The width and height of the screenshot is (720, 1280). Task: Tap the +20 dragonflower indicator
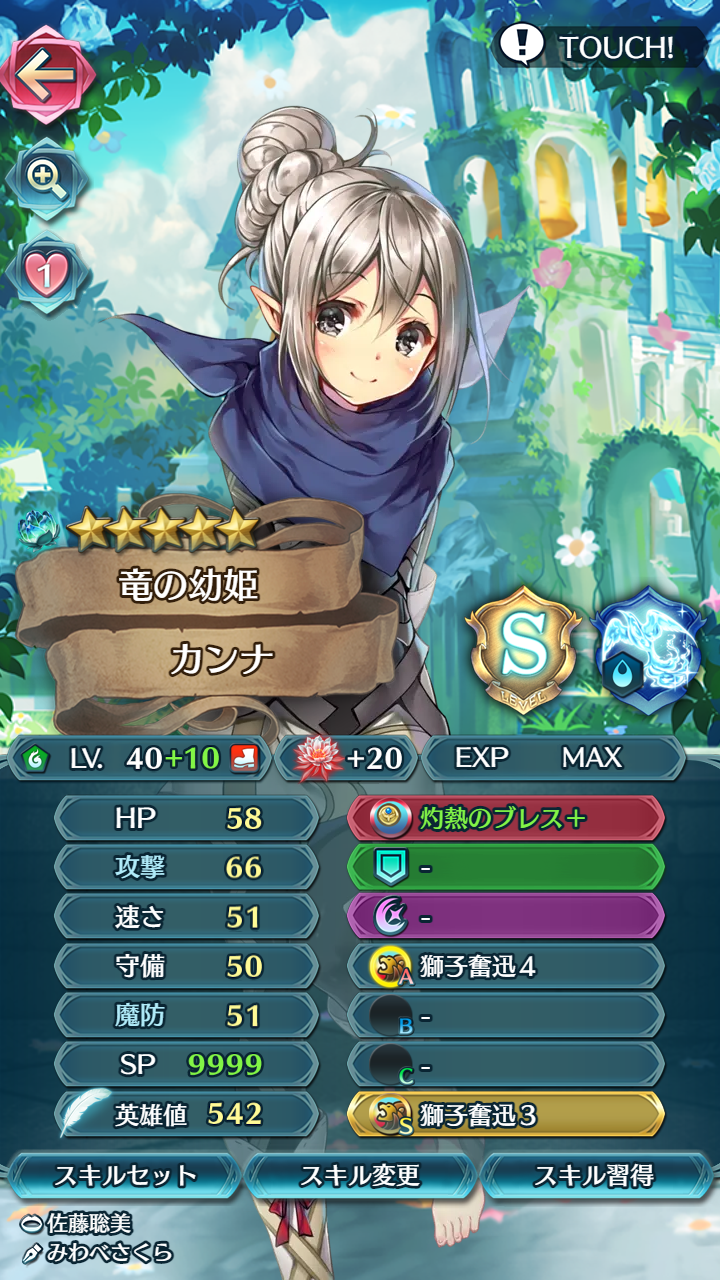(348, 758)
